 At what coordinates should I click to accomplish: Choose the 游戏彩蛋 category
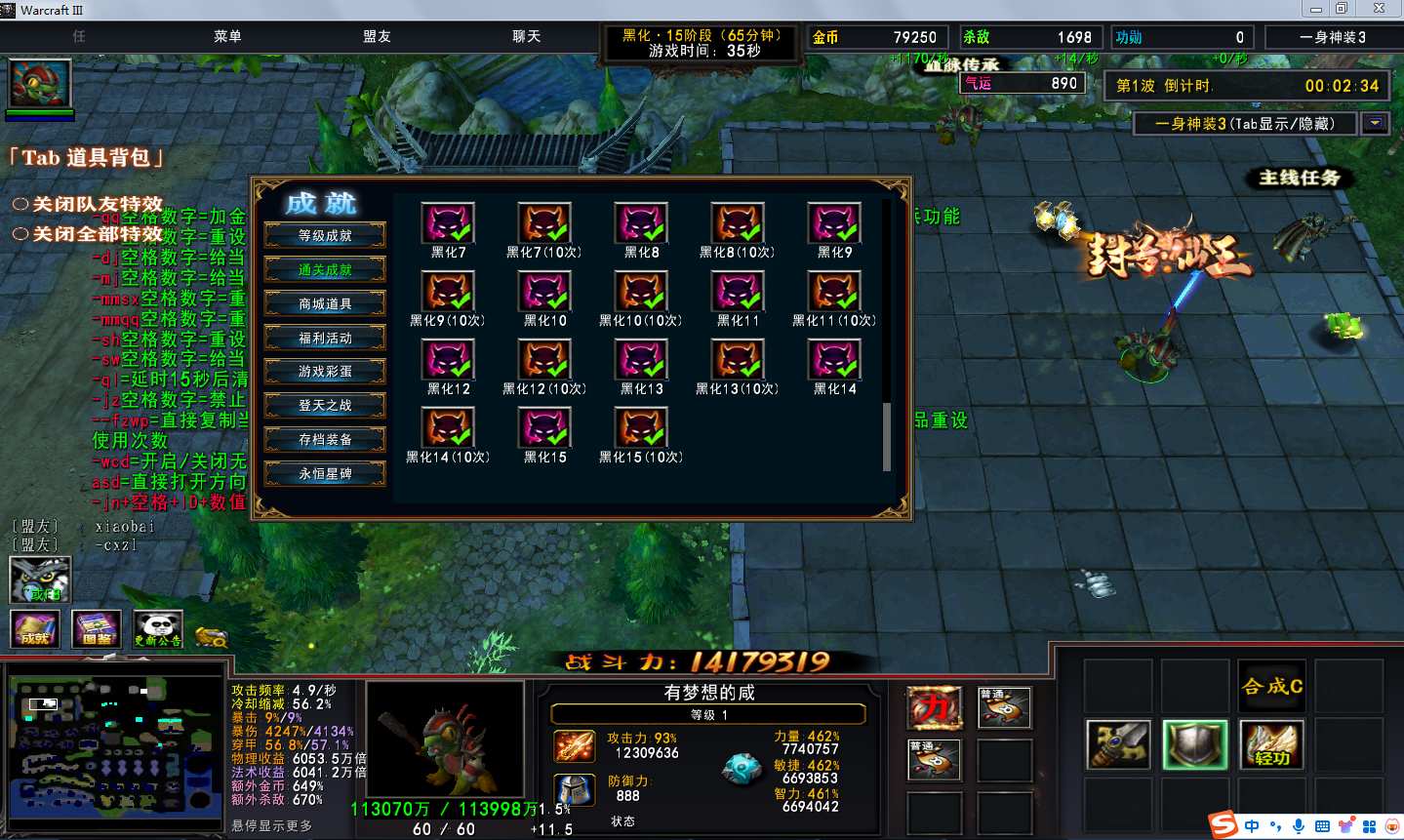[325, 372]
